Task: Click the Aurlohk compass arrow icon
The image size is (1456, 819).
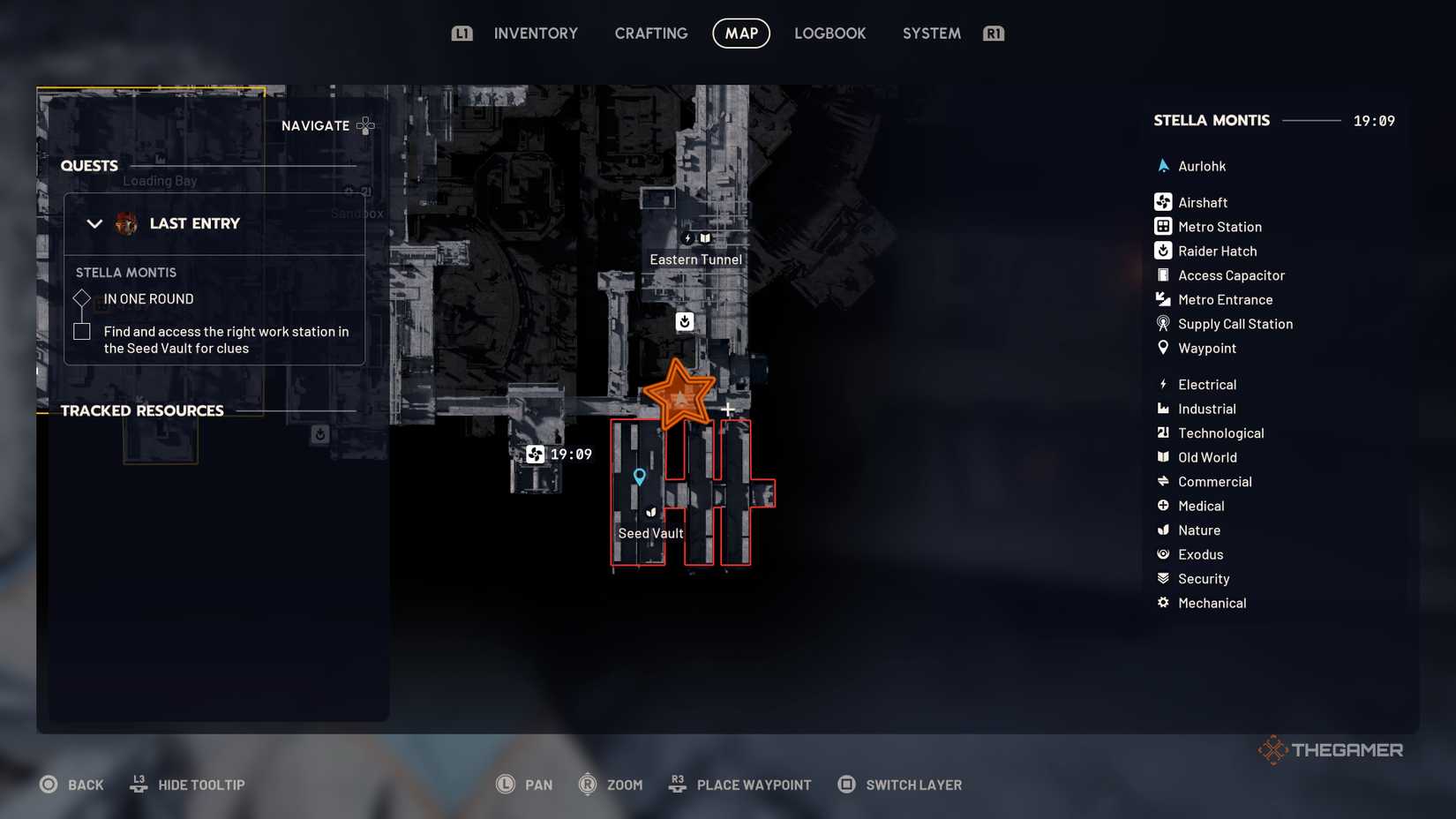Action: tap(1163, 165)
